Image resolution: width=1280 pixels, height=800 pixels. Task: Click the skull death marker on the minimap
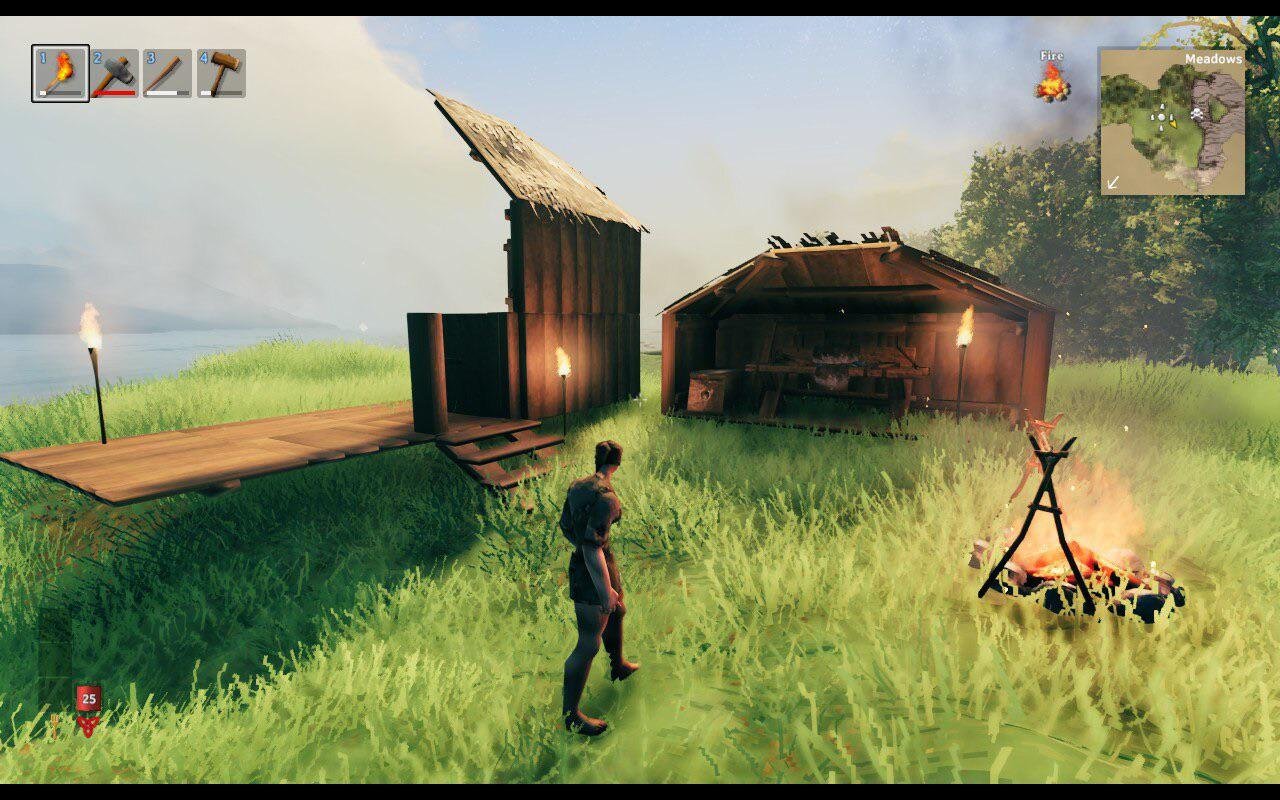coord(1197,113)
